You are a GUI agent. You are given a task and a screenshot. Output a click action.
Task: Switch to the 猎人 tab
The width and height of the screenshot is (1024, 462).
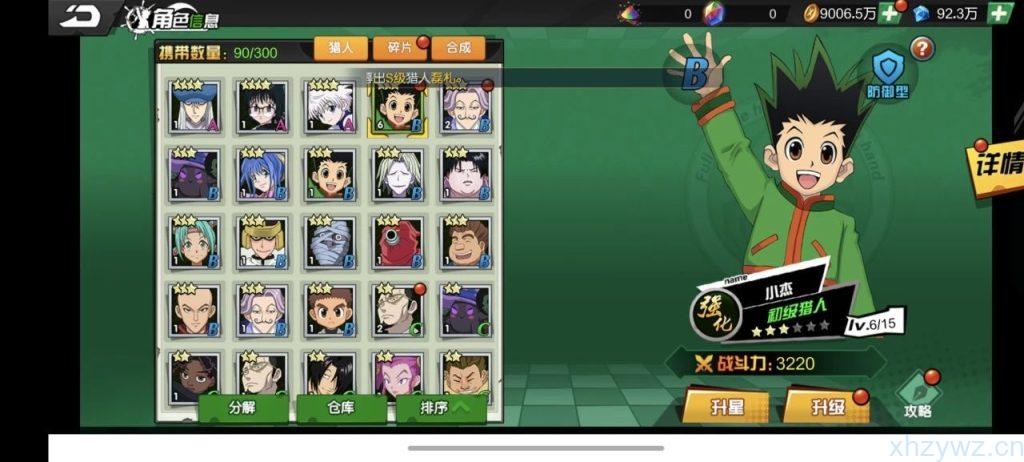340,47
